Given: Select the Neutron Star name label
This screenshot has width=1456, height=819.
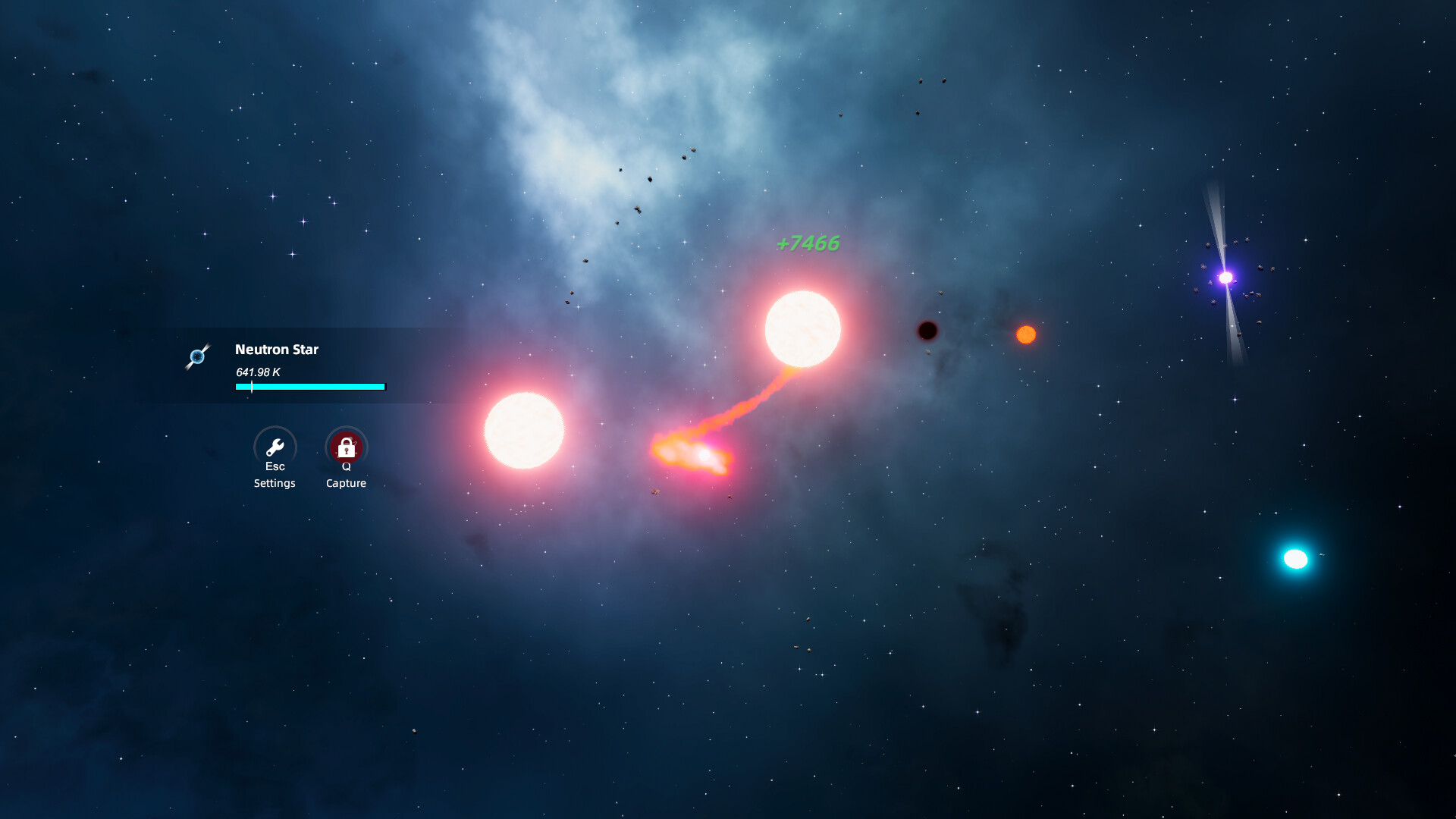Looking at the screenshot, I should tap(276, 350).
